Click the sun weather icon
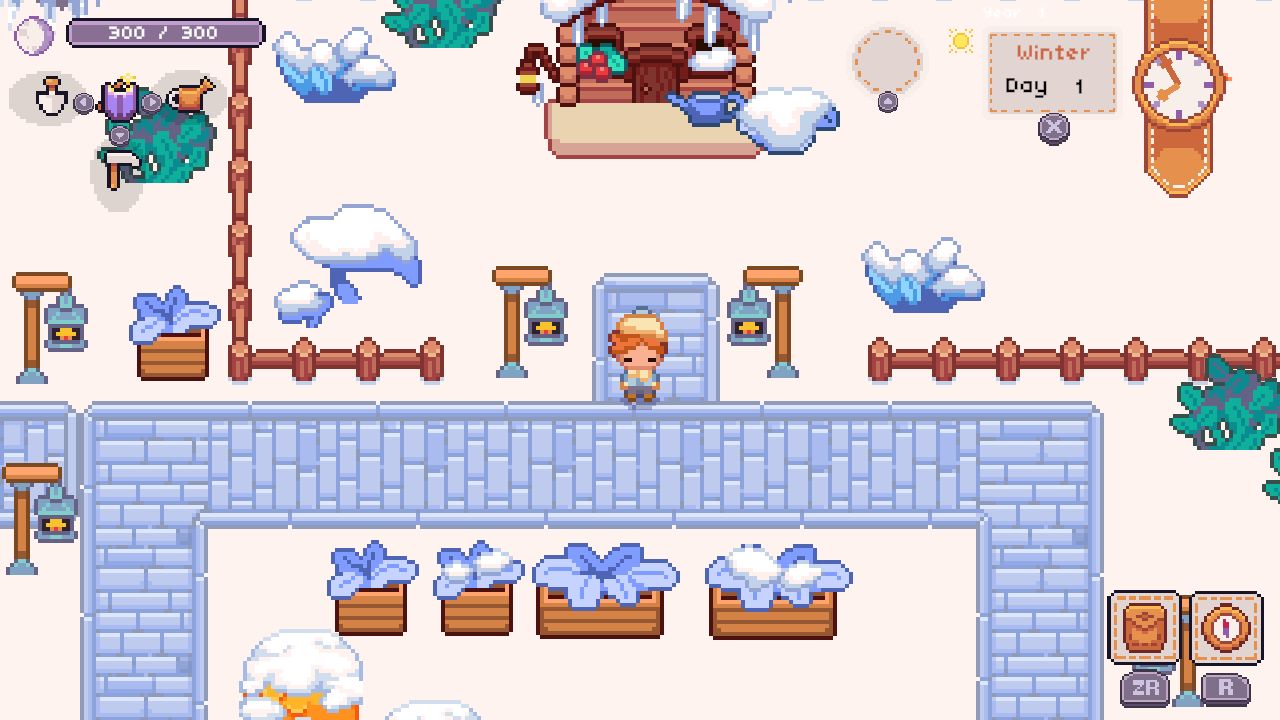Image resolution: width=1280 pixels, height=720 pixels. [960, 42]
